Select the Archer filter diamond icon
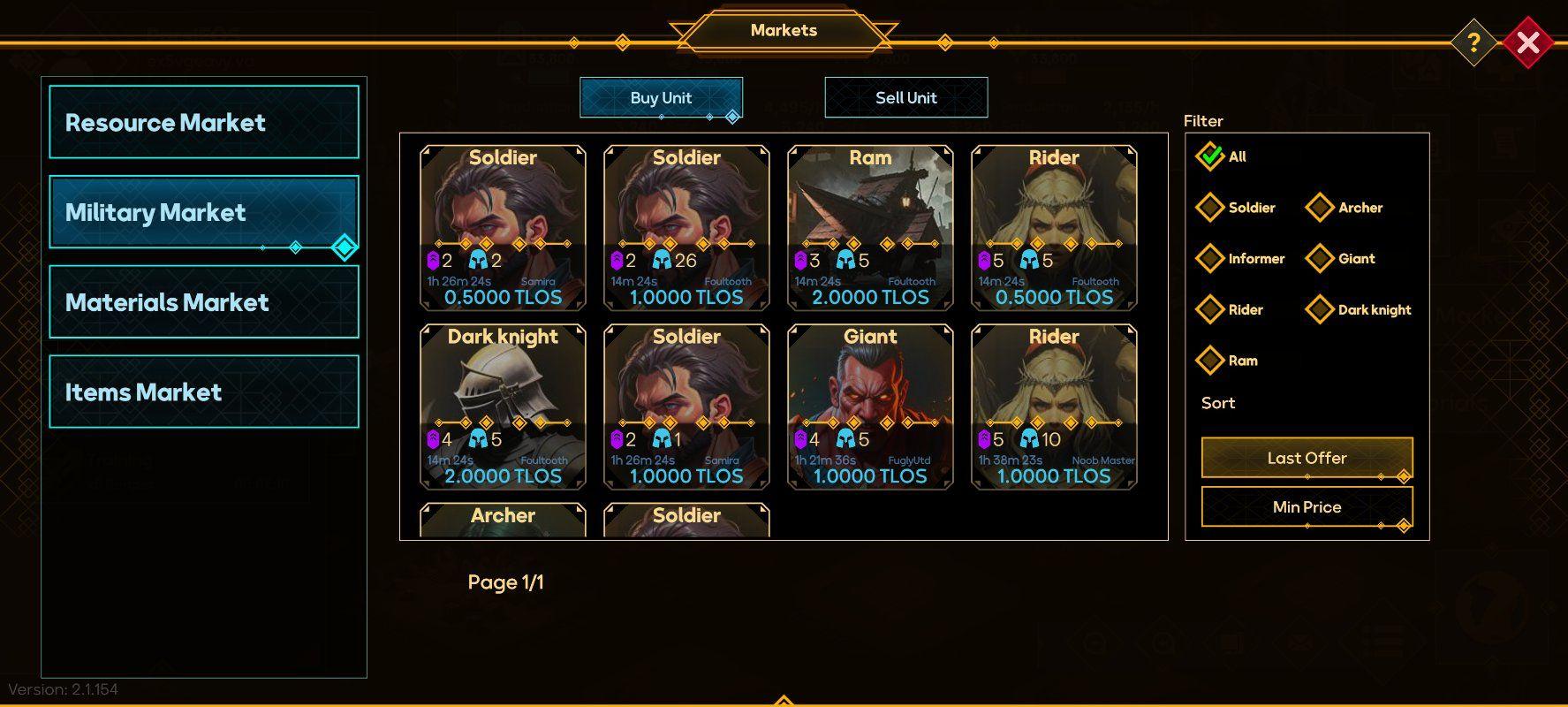Screen dimensions: 1568x707 (x=1320, y=207)
